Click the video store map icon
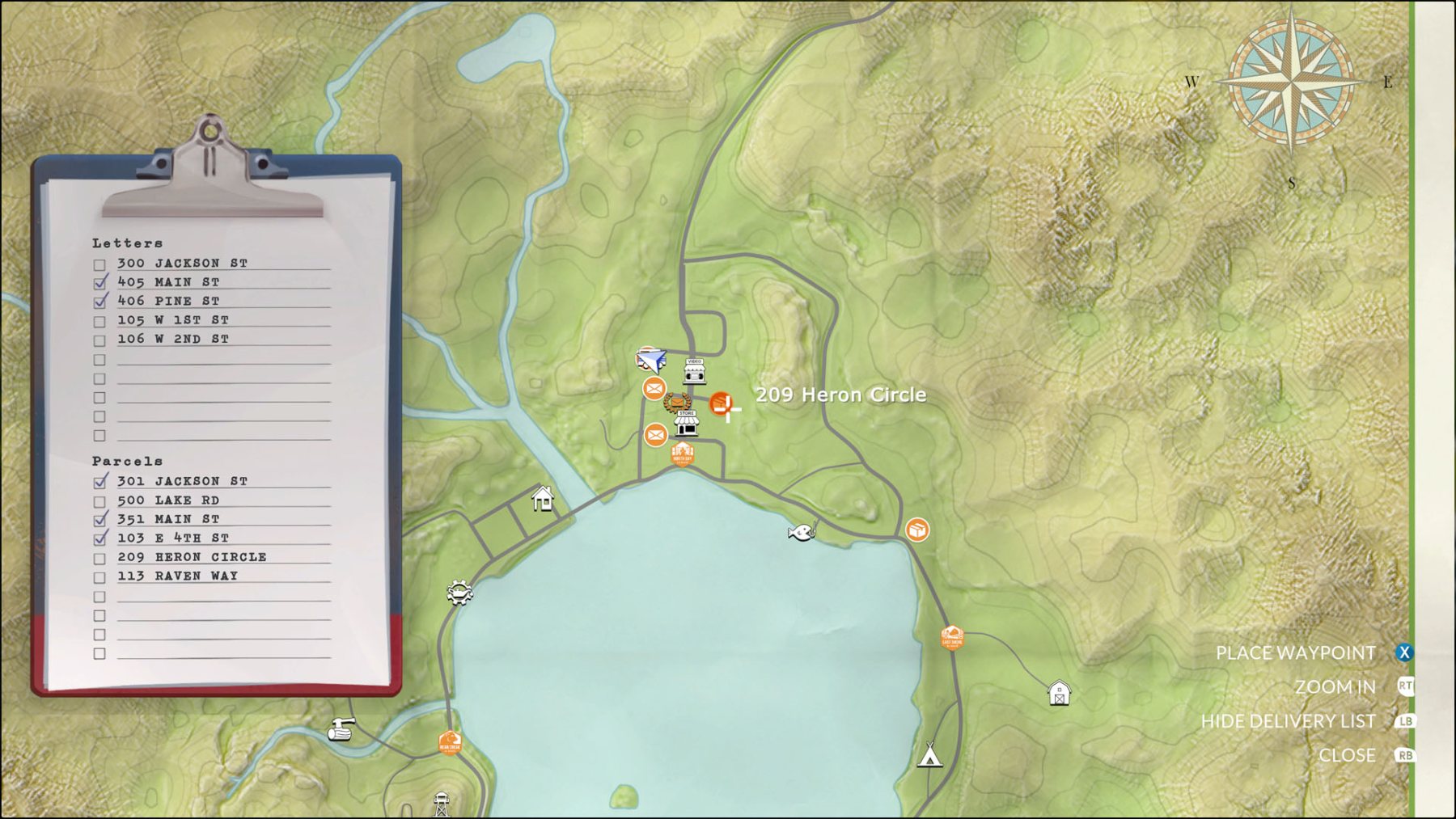This screenshot has height=819, width=1456. (x=694, y=371)
